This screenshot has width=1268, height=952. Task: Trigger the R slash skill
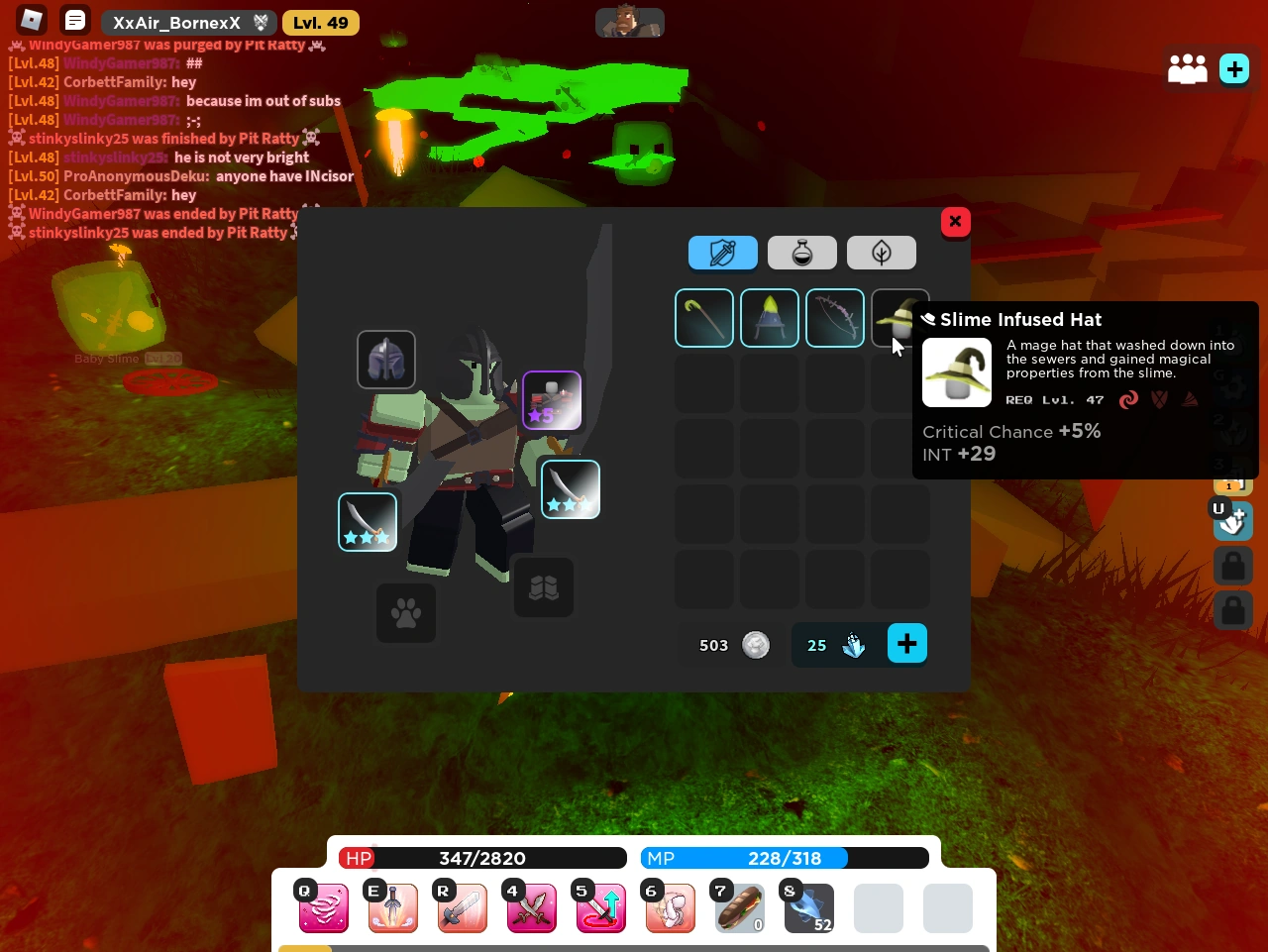[x=463, y=908]
